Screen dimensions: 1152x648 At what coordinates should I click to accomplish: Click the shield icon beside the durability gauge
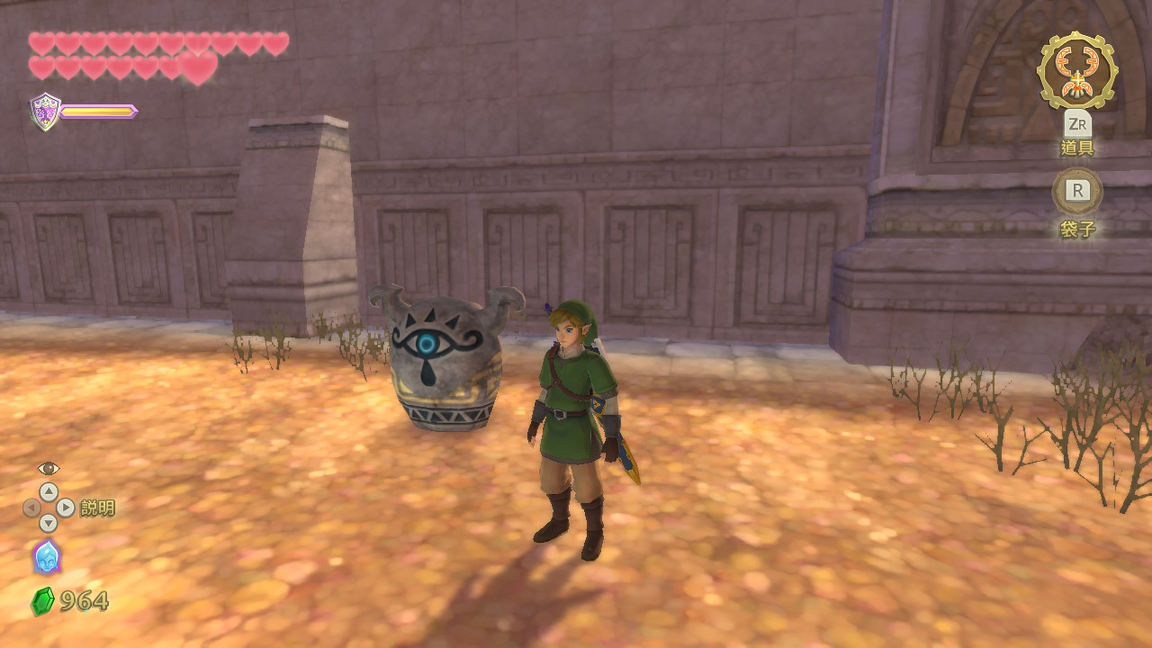[45, 111]
